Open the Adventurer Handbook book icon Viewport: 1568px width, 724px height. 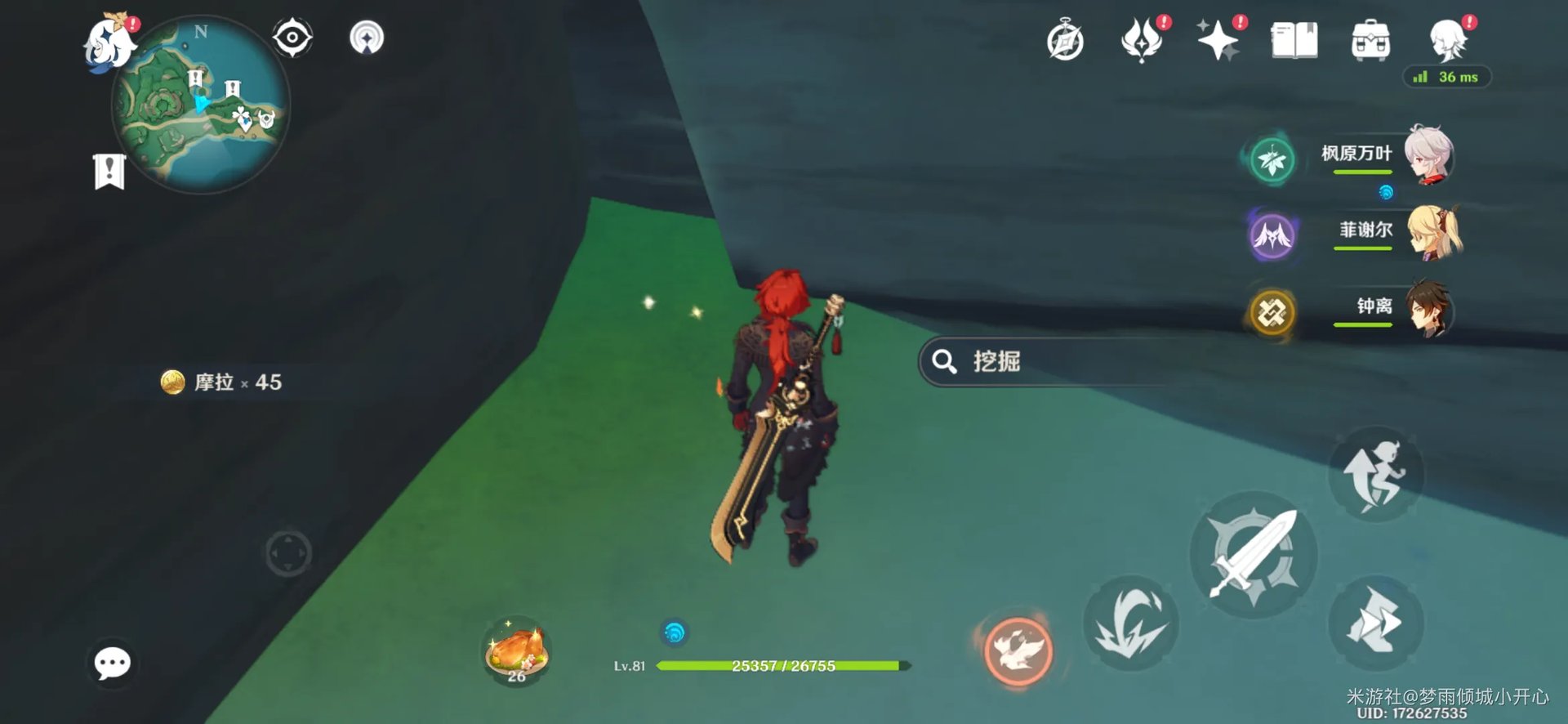(1294, 39)
